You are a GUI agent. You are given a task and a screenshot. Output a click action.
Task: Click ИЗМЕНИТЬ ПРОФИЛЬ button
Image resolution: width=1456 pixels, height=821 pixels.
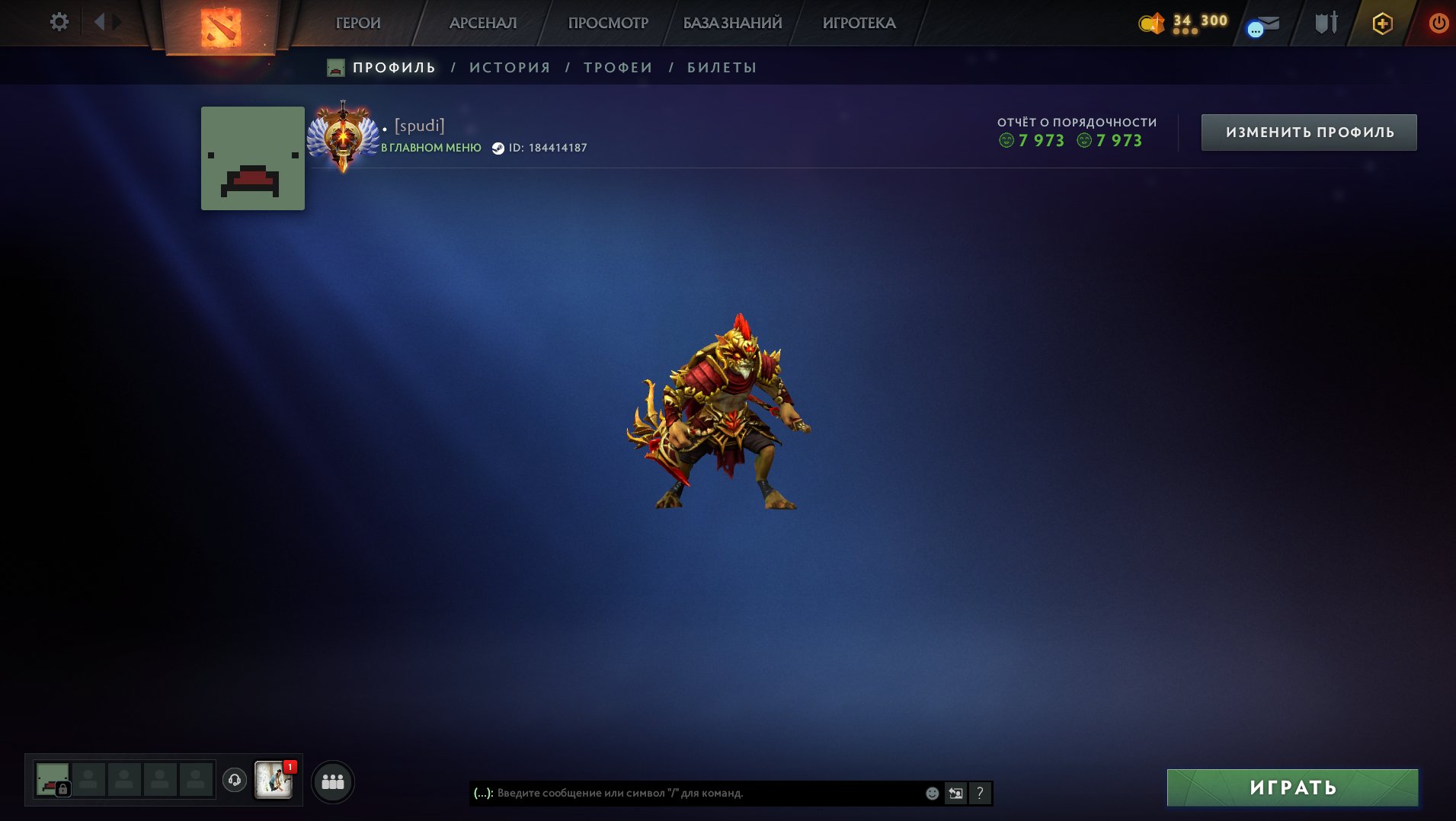click(1308, 131)
